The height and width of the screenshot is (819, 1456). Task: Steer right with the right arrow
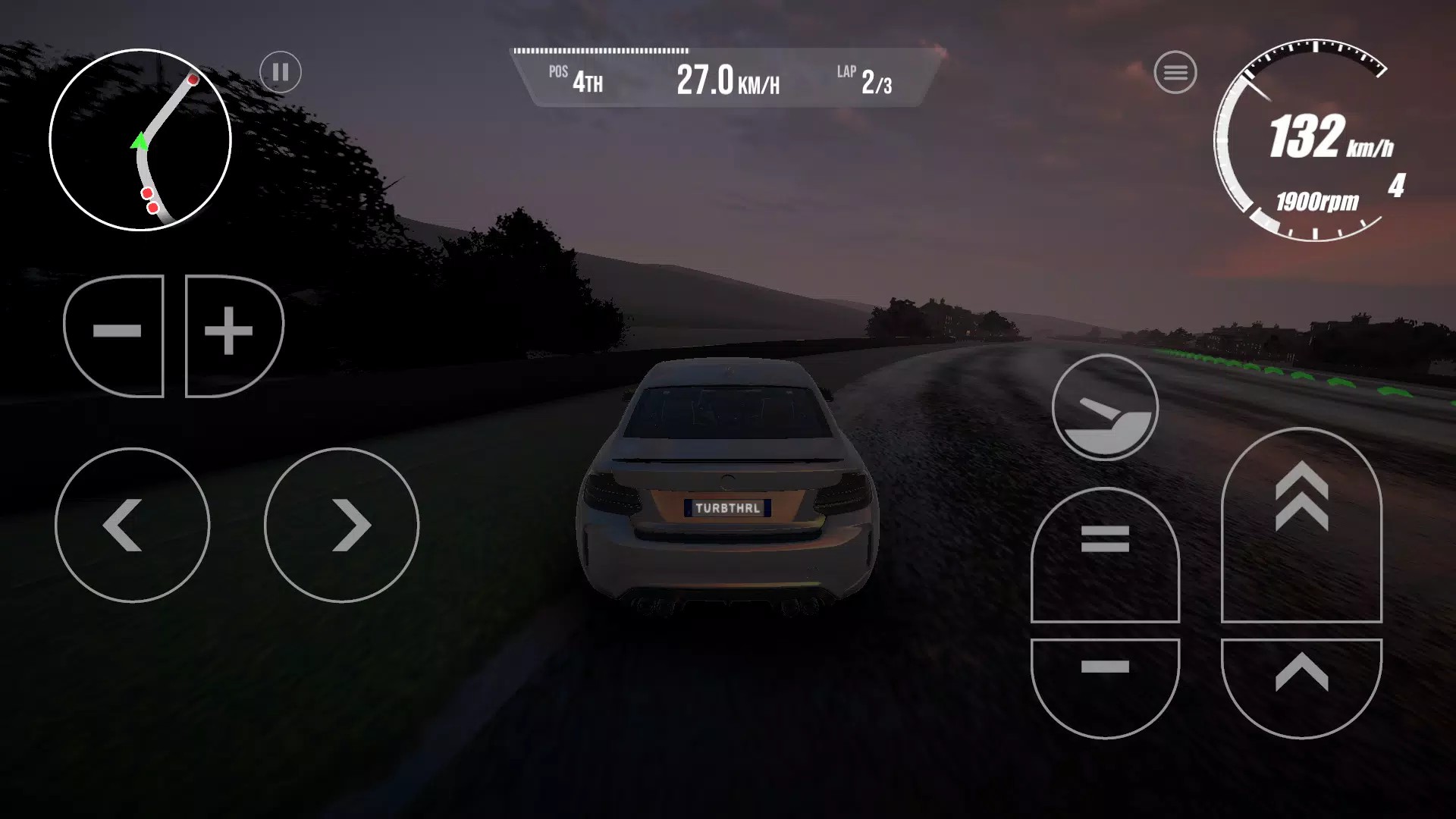coord(341,525)
